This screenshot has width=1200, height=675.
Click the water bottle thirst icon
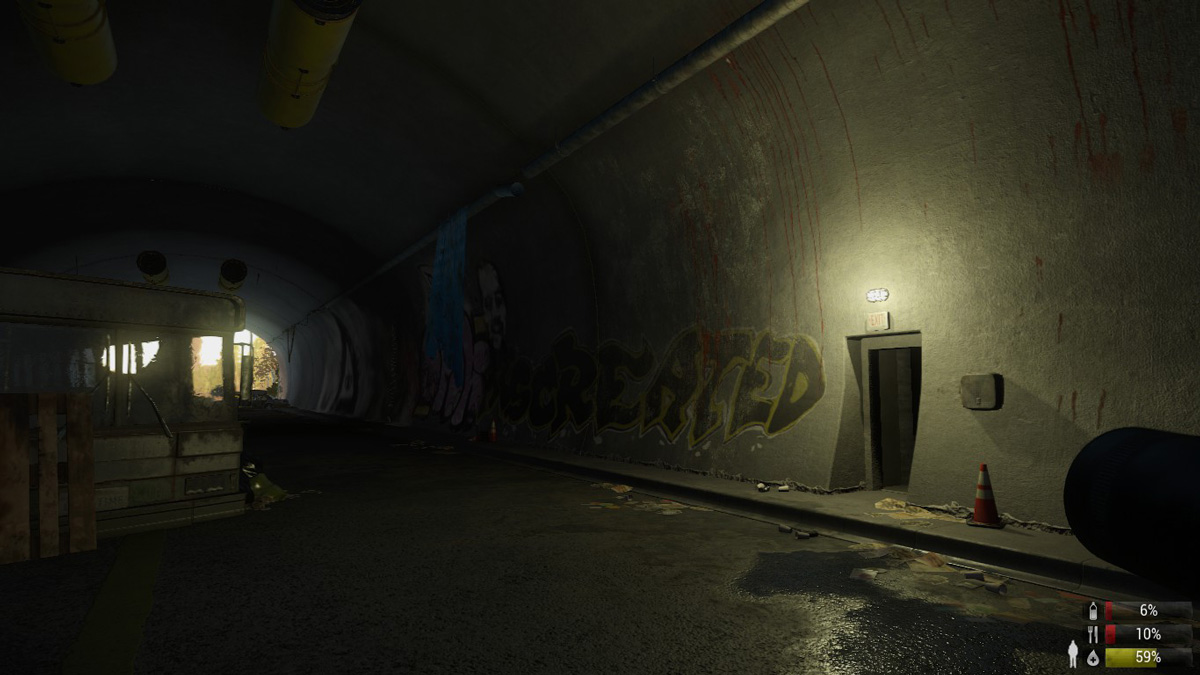pos(1092,610)
